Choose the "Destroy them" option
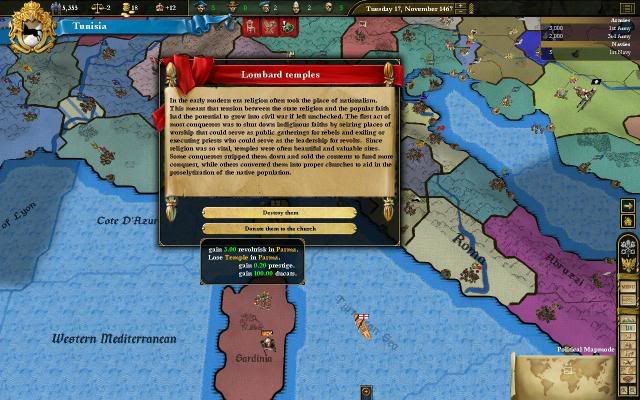The width and height of the screenshot is (640, 400). tap(279, 213)
